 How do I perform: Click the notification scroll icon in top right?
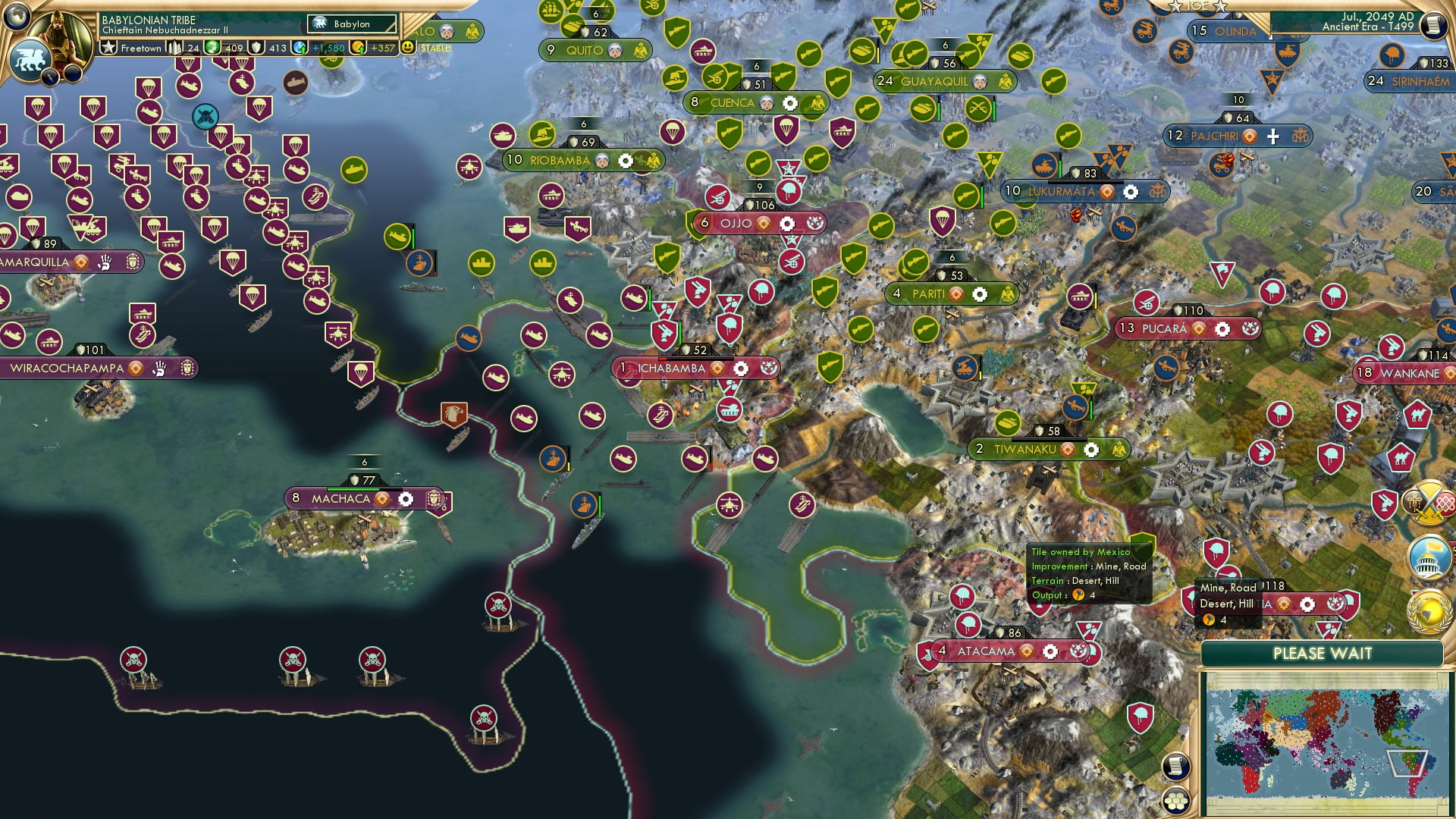pos(1433,25)
